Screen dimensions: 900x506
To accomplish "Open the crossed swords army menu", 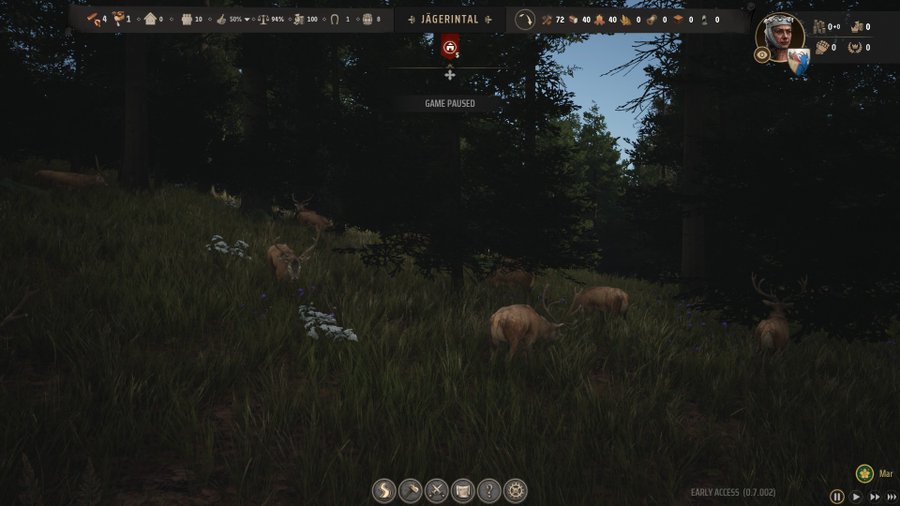I will pos(436,491).
